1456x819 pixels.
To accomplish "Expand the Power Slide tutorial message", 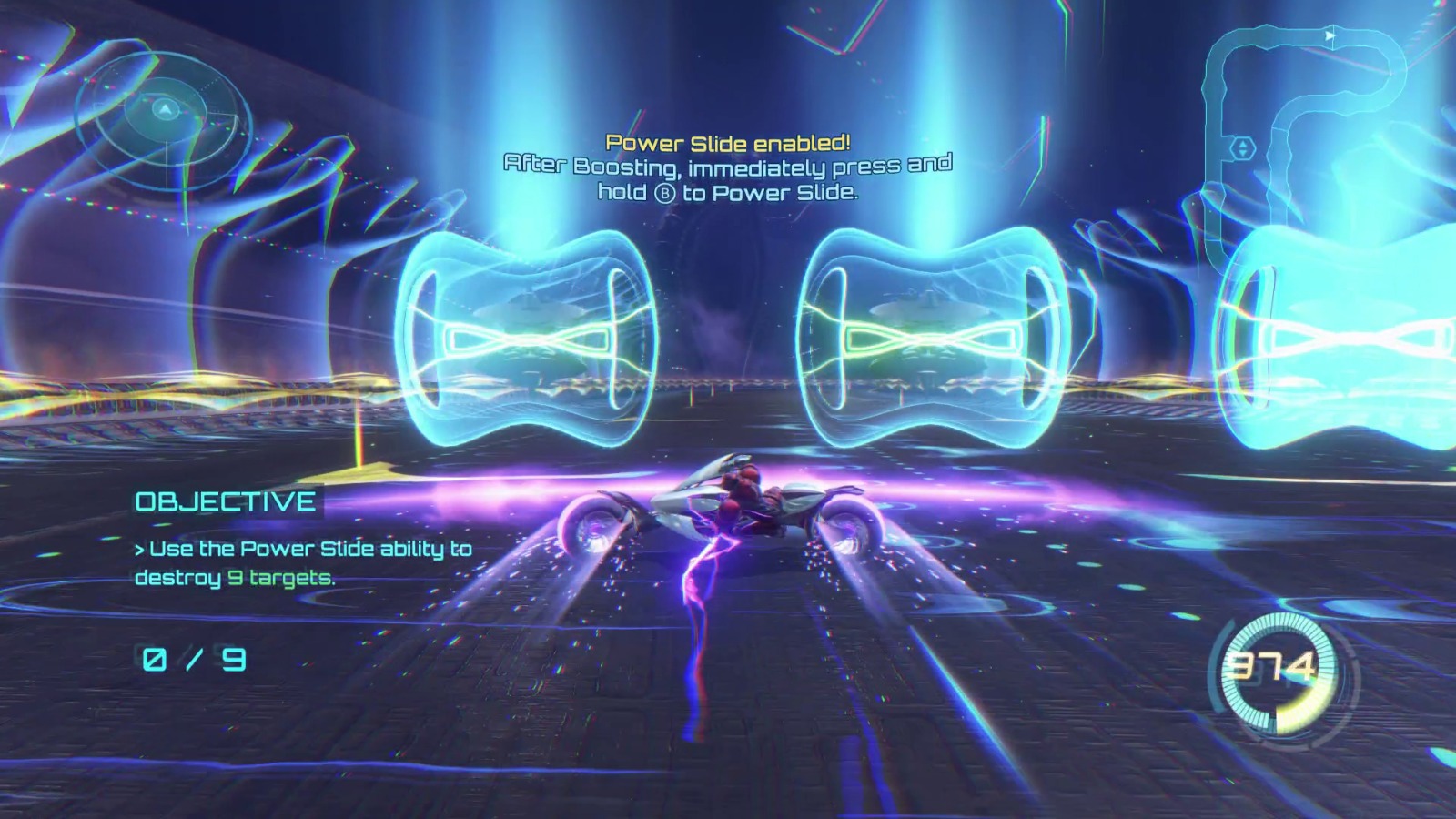I will tap(728, 168).
